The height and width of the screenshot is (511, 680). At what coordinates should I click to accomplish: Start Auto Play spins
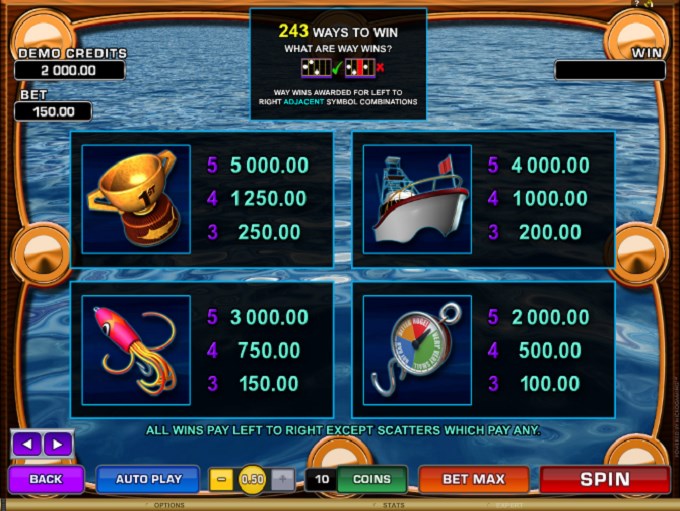coord(147,479)
